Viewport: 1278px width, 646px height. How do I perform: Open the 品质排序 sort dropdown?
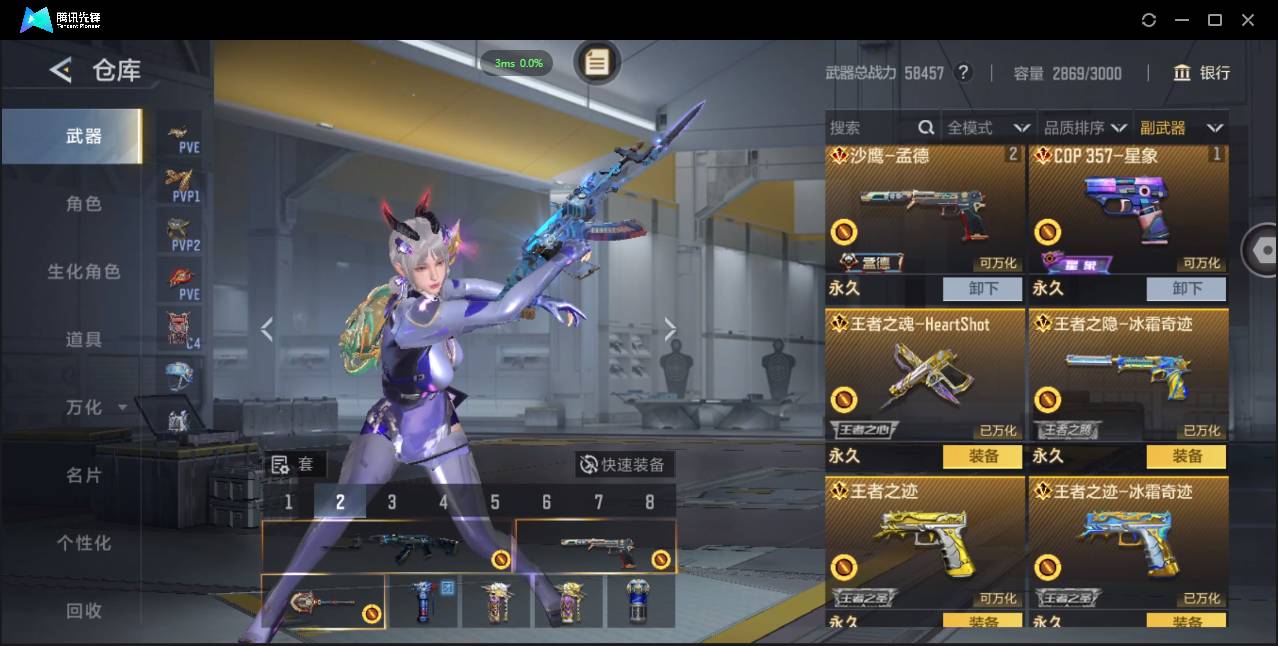pos(1085,128)
